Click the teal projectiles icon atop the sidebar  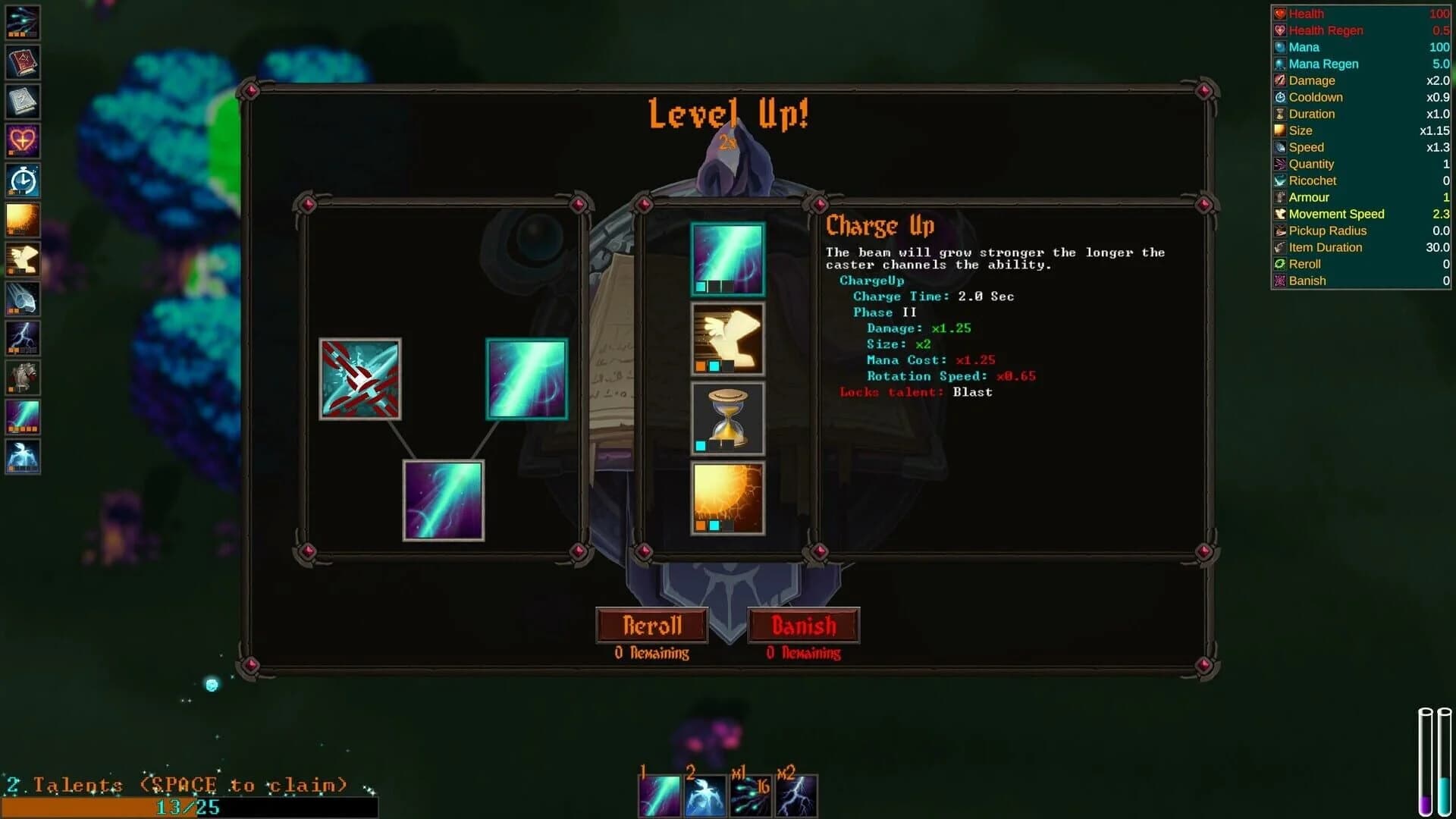pyautogui.click(x=23, y=23)
